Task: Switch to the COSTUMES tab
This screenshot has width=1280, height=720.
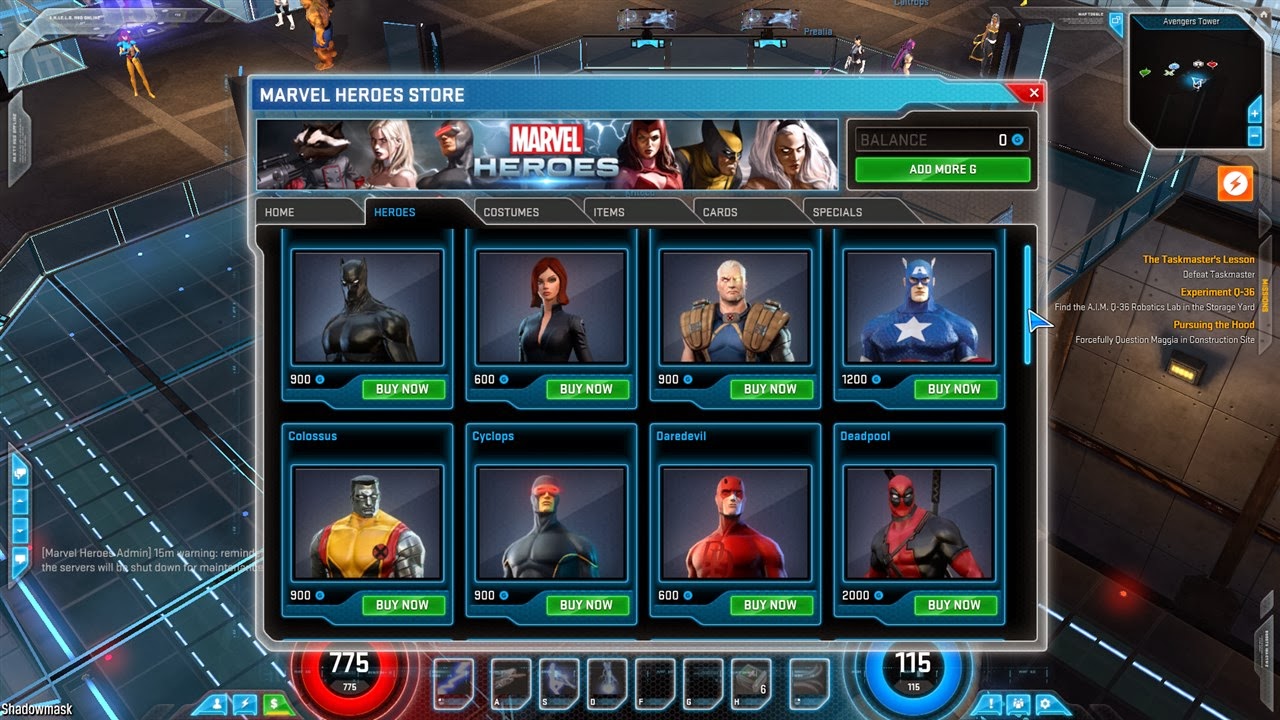Action: pos(512,211)
